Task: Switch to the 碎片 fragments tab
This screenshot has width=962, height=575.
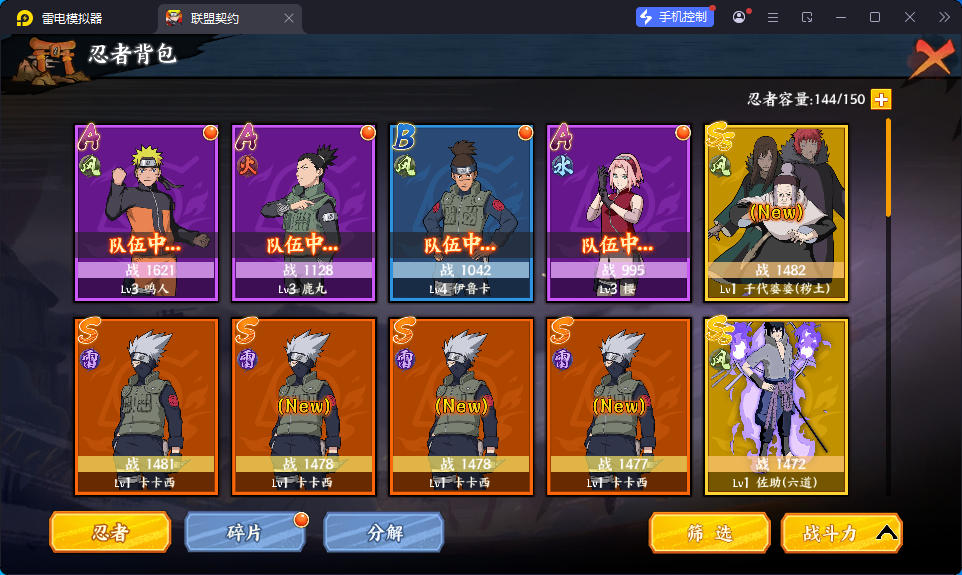Action: [245, 533]
